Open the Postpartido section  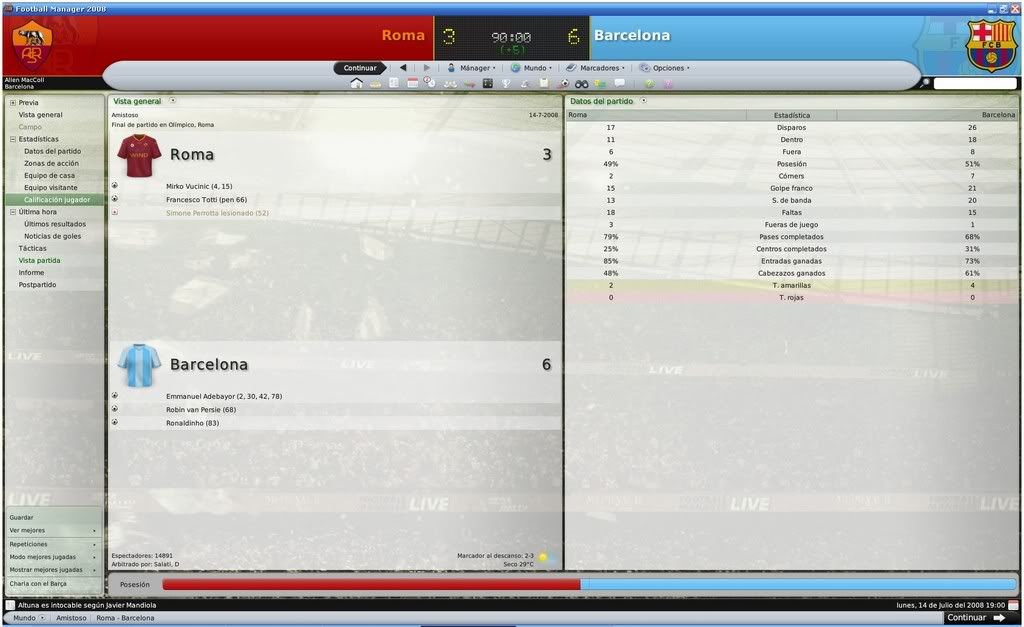(37, 285)
